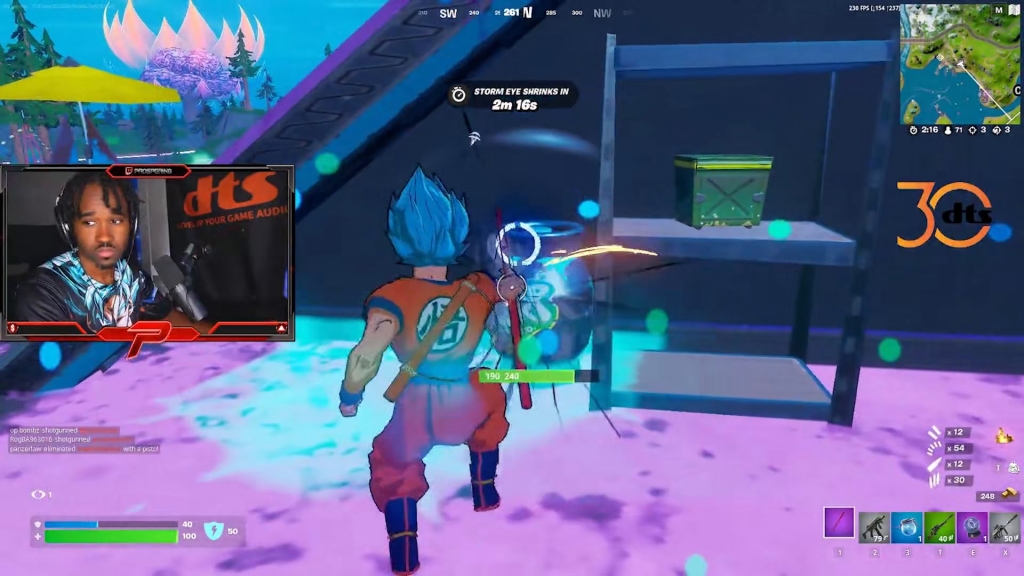Choose the purple crystal ball item
This screenshot has height=576, width=1024.
973,526
